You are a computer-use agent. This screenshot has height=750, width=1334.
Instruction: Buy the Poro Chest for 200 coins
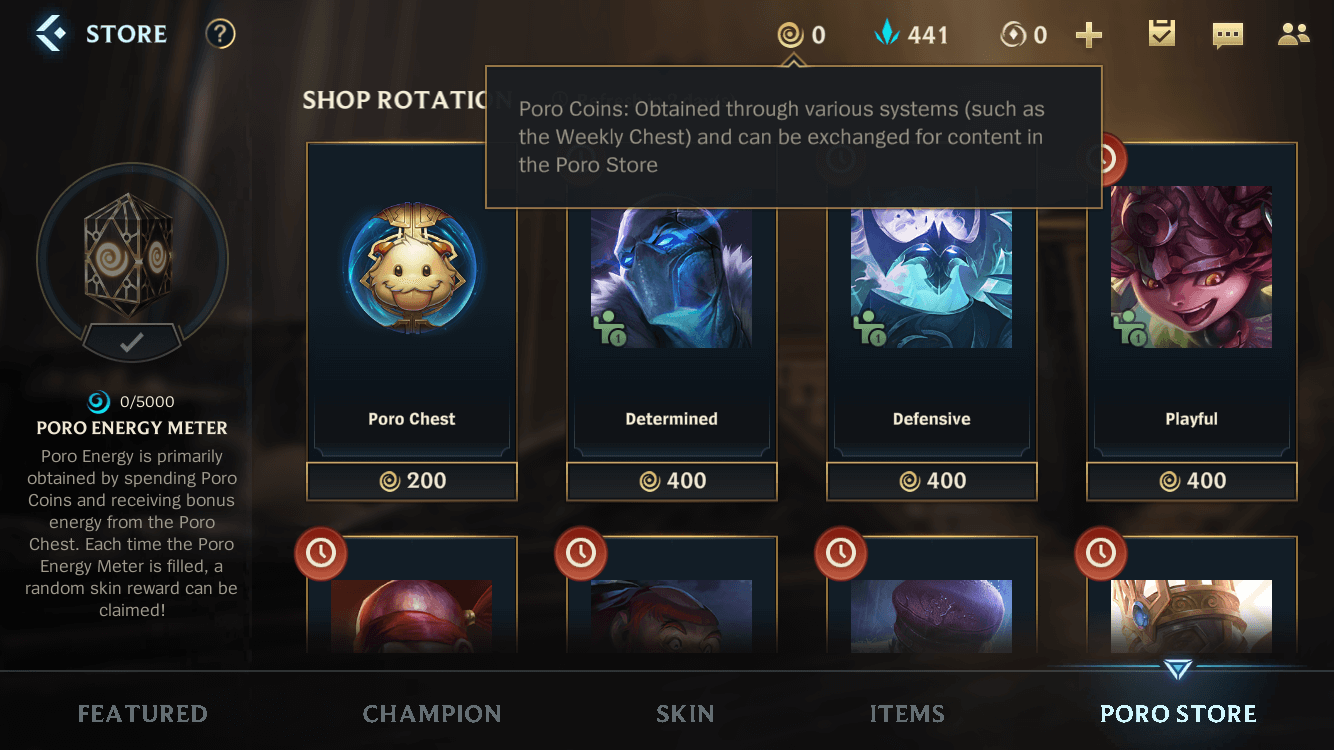[411, 481]
